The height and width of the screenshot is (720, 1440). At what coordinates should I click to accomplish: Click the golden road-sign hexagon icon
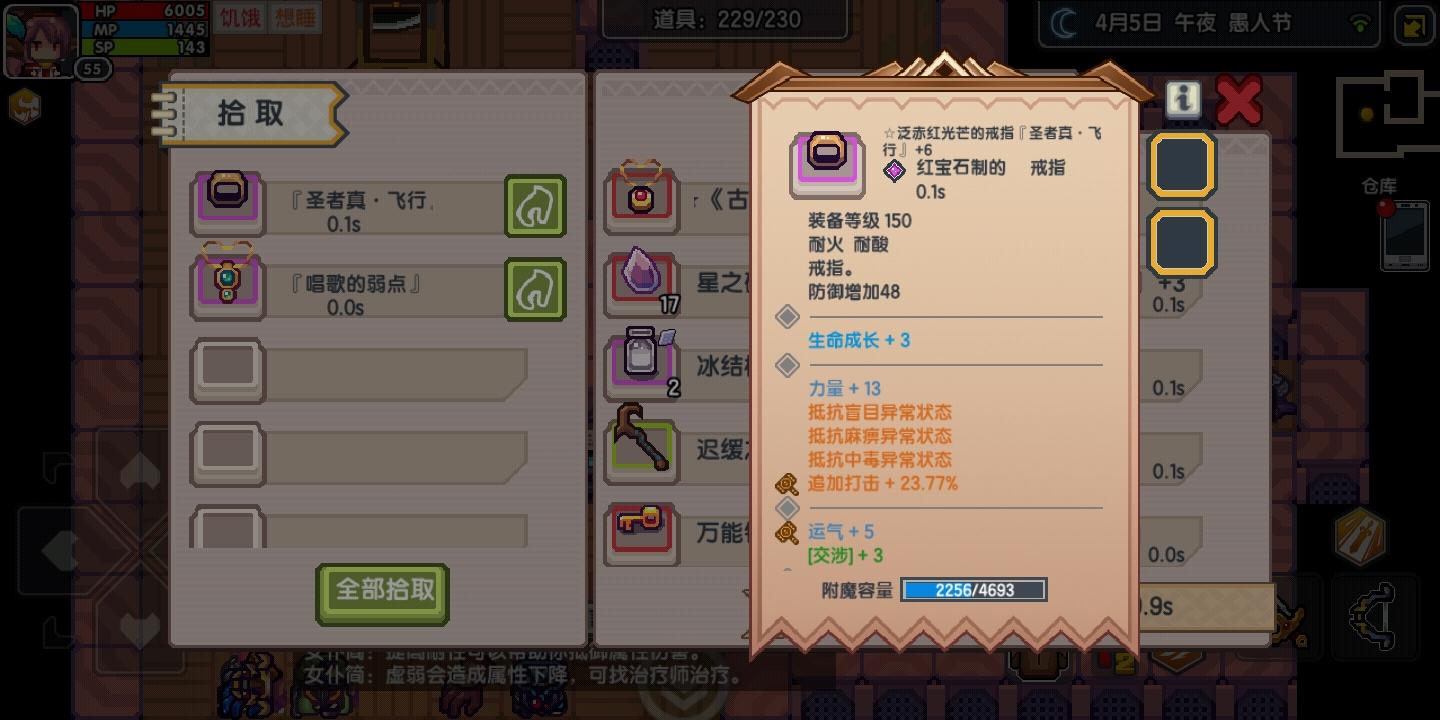coord(1362,537)
